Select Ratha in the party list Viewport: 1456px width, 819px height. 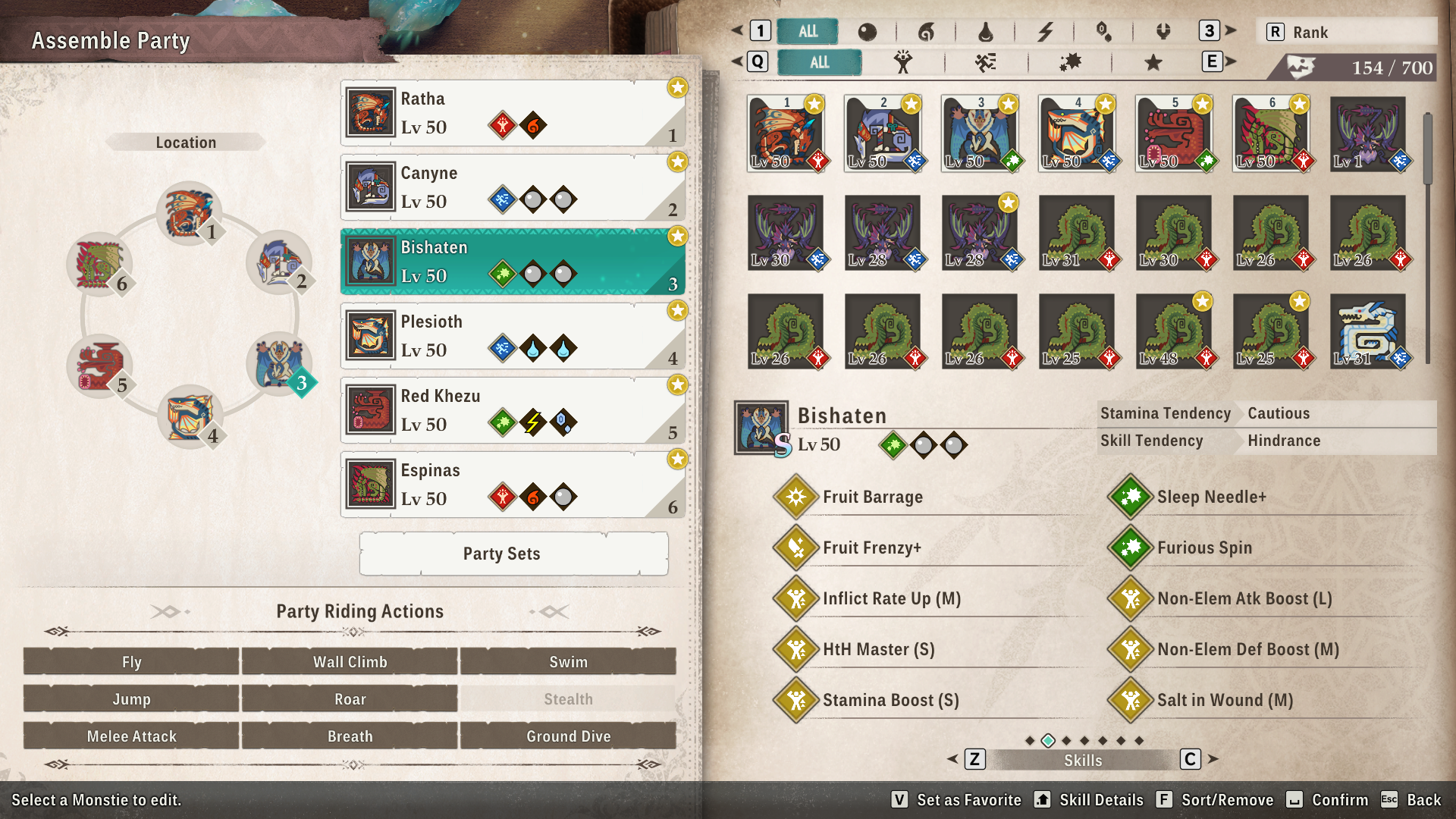click(x=513, y=113)
